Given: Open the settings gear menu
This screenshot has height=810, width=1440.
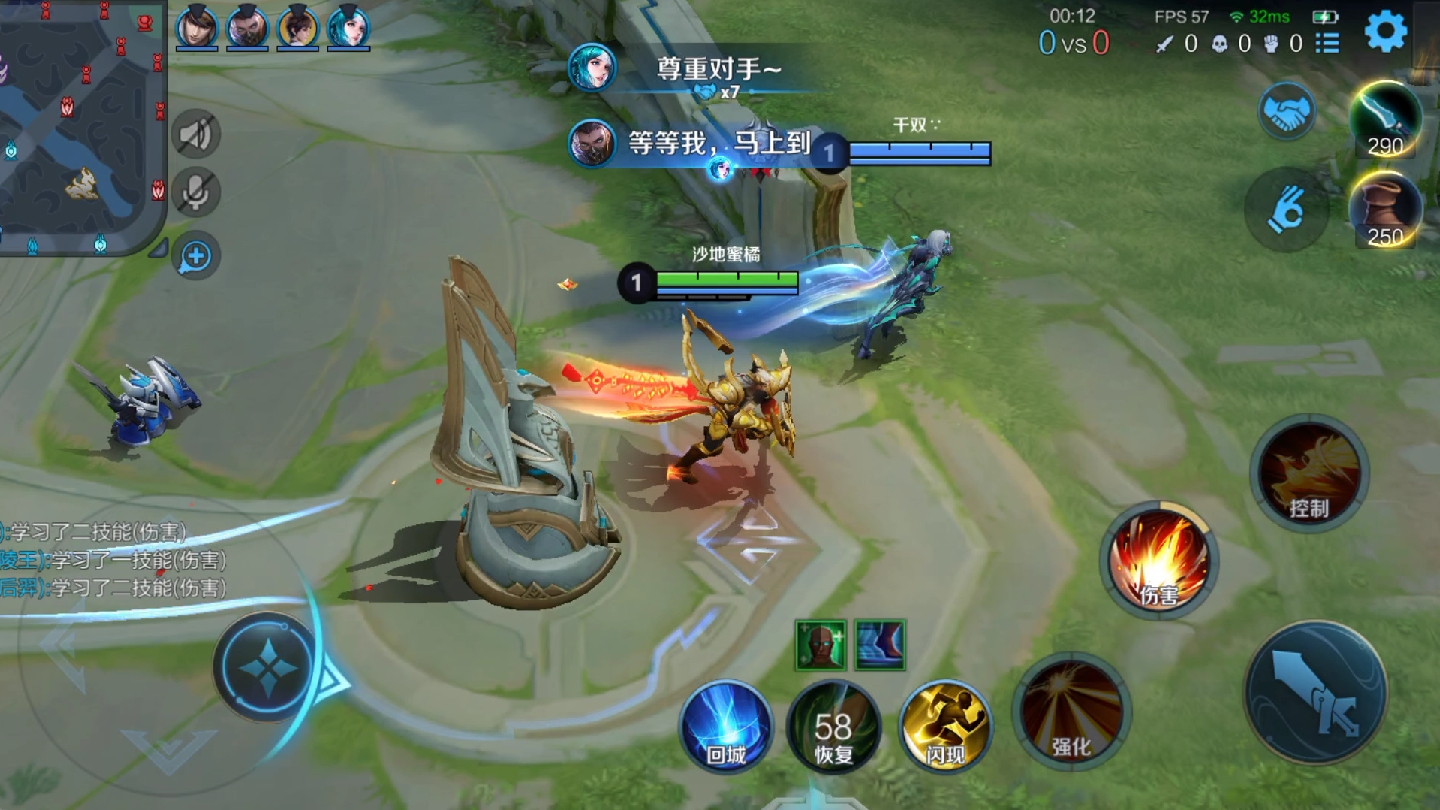Looking at the screenshot, I should [x=1386, y=32].
